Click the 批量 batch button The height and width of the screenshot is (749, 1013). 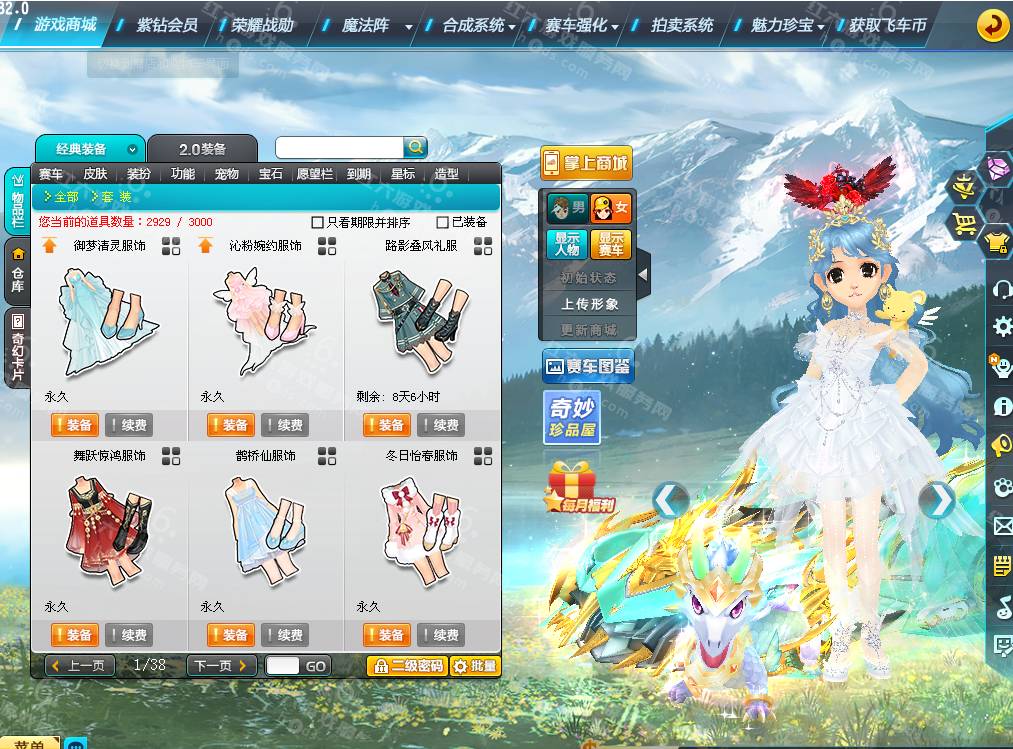coord(475,666)
